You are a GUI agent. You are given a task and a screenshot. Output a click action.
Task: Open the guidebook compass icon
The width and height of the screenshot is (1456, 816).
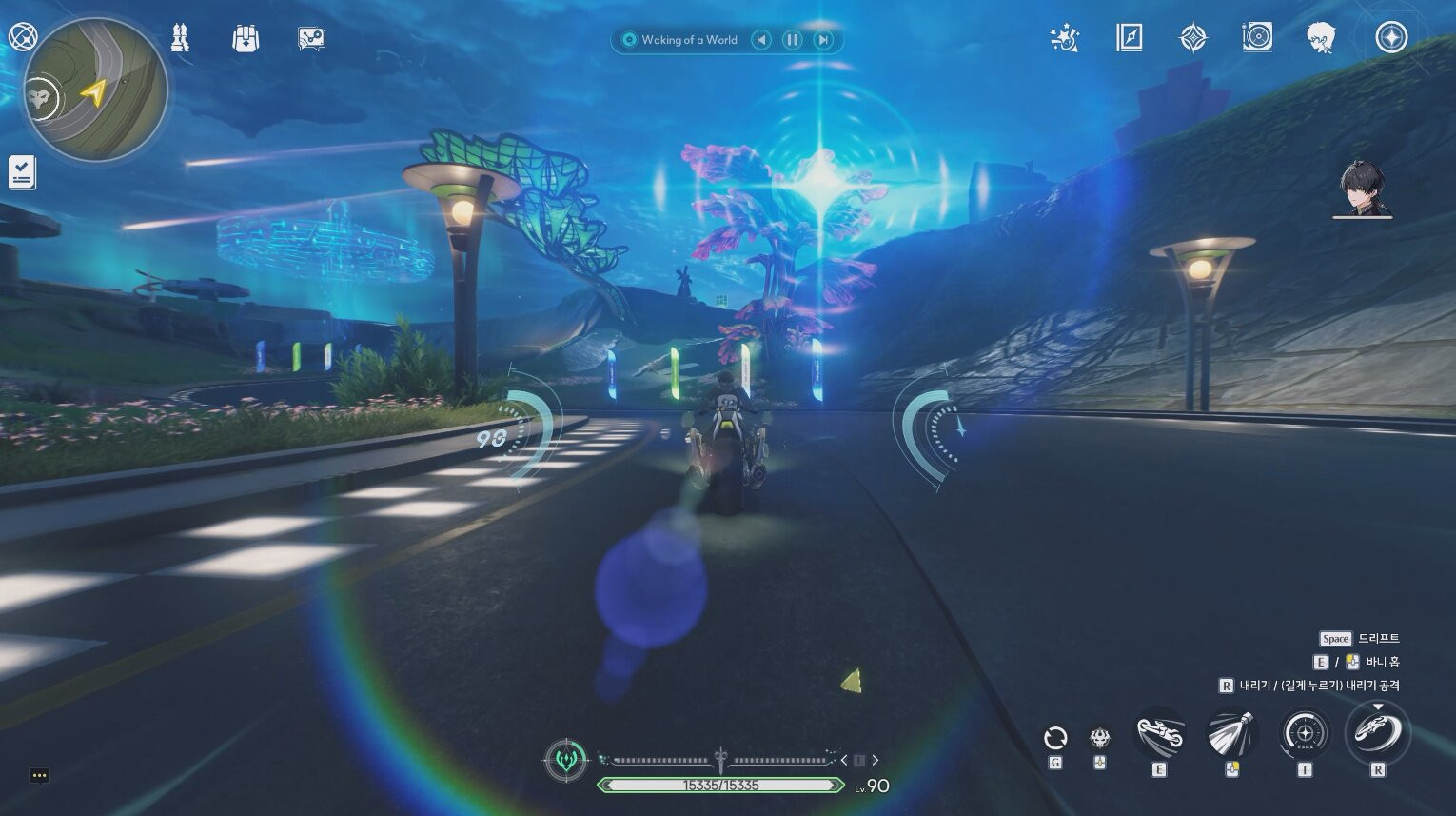click(x=1129, y=38)
